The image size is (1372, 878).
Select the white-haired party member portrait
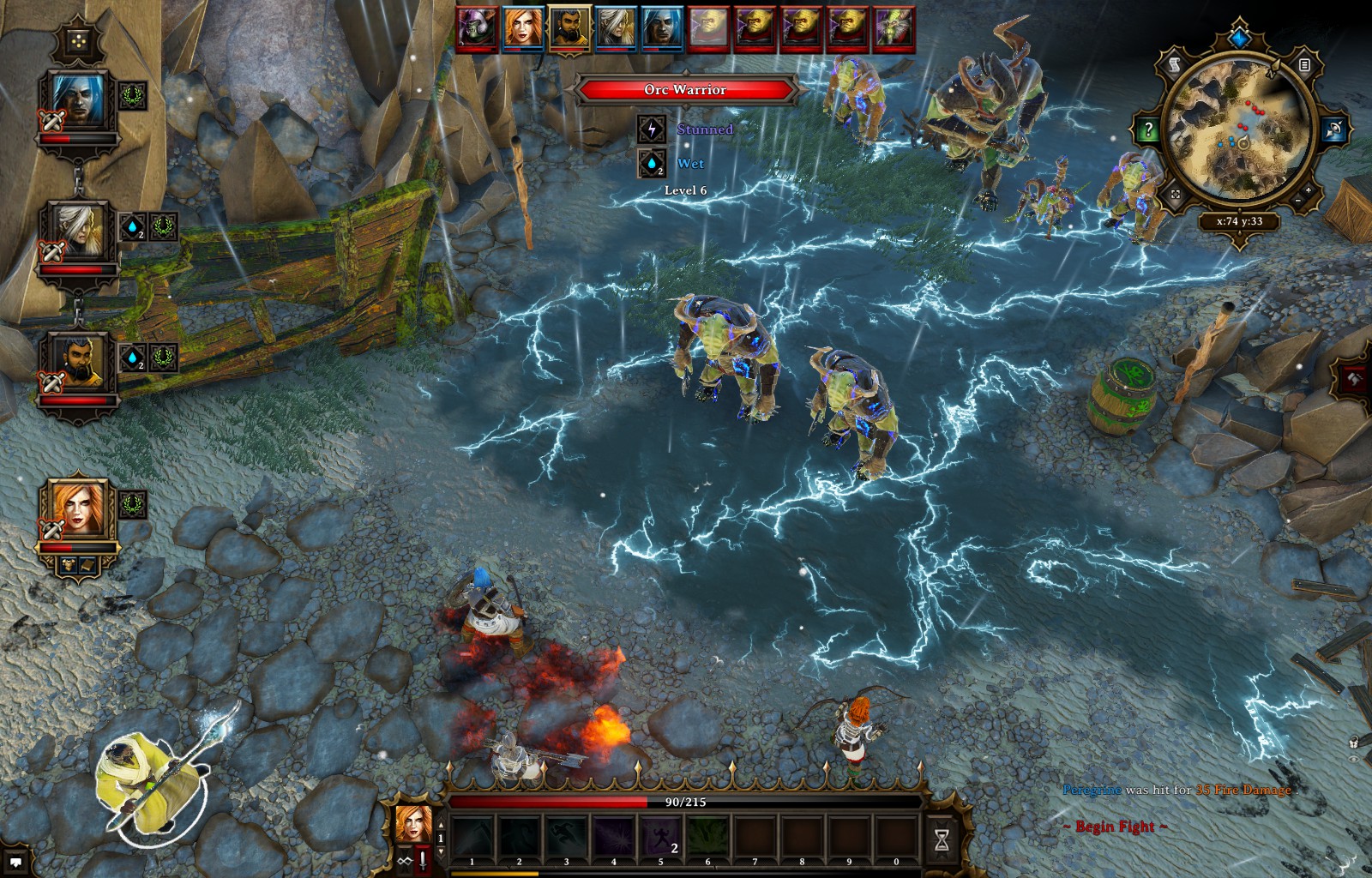(78, 232)
